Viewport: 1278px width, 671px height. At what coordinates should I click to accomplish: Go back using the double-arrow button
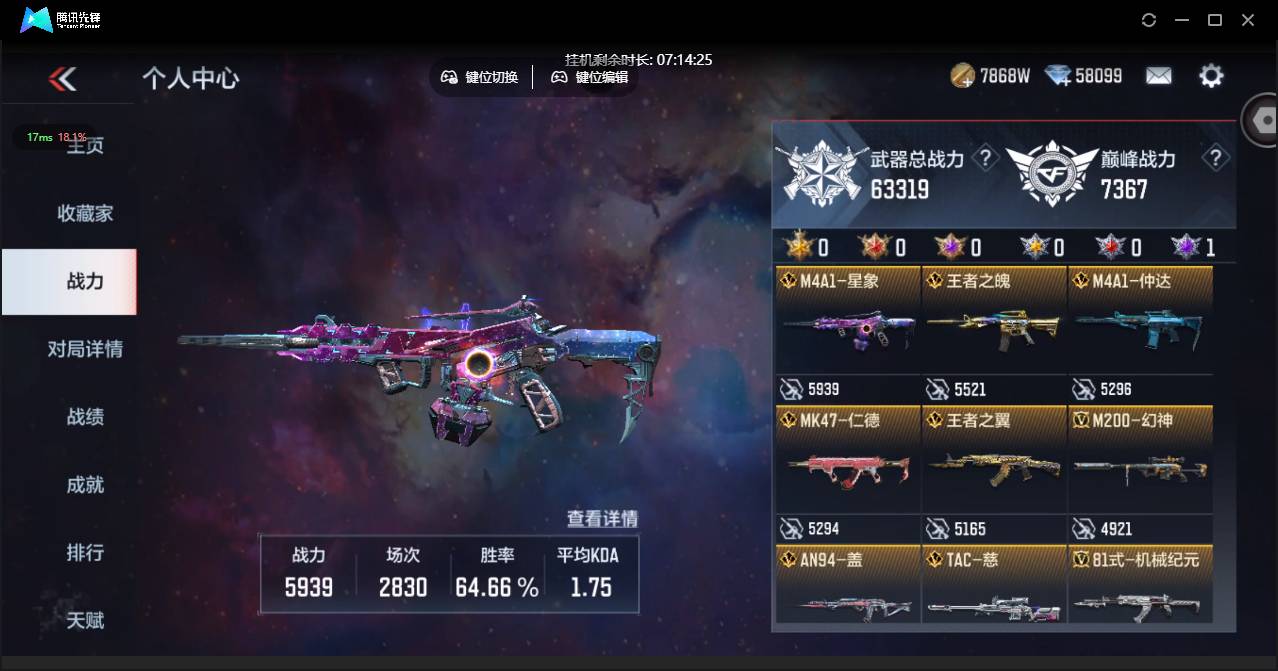coord(62,78)
